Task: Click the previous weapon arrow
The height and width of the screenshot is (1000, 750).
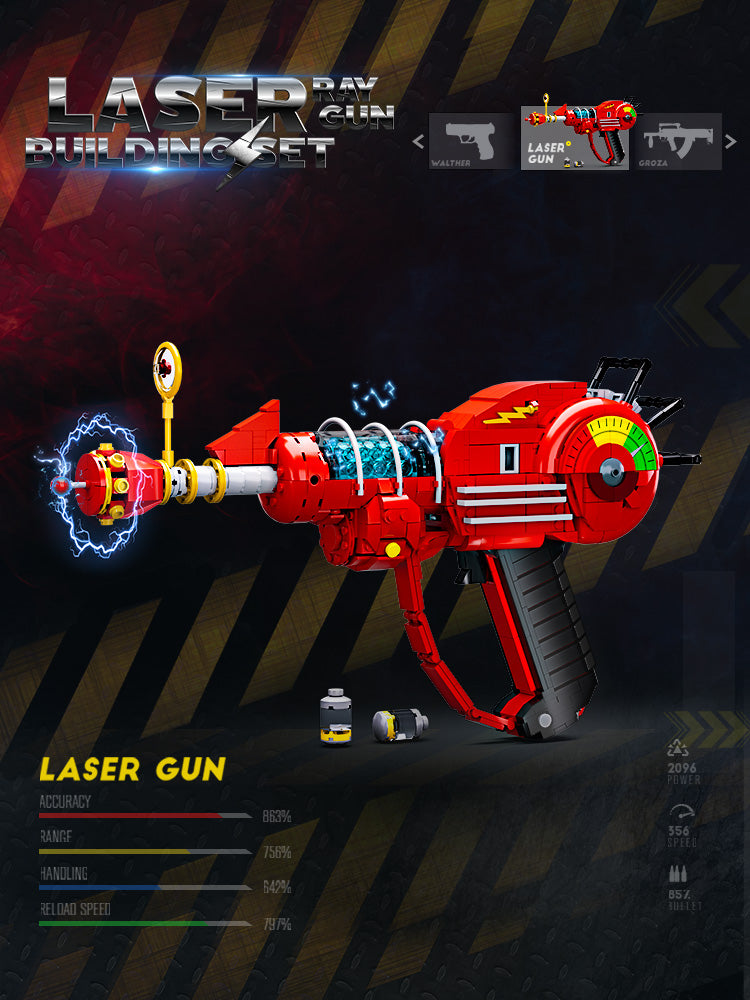Action: click(x=418, y=141)
